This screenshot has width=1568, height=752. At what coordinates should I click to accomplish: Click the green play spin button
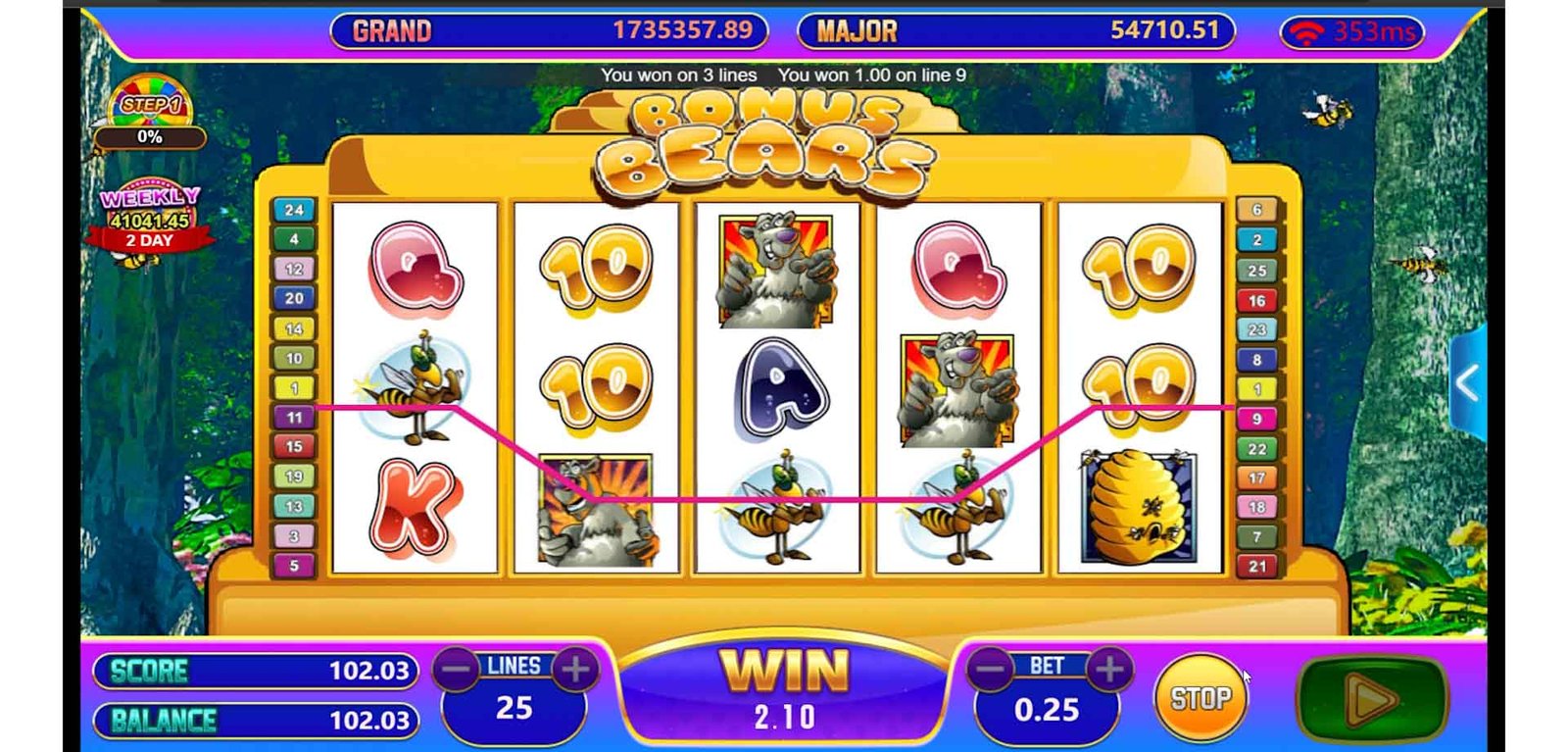[1371, 699]
